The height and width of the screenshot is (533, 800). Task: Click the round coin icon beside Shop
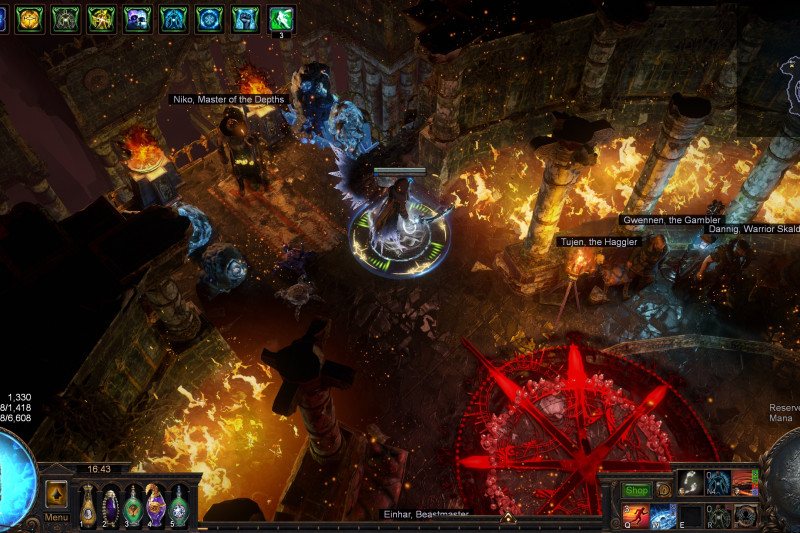click(x=662, y=491)
